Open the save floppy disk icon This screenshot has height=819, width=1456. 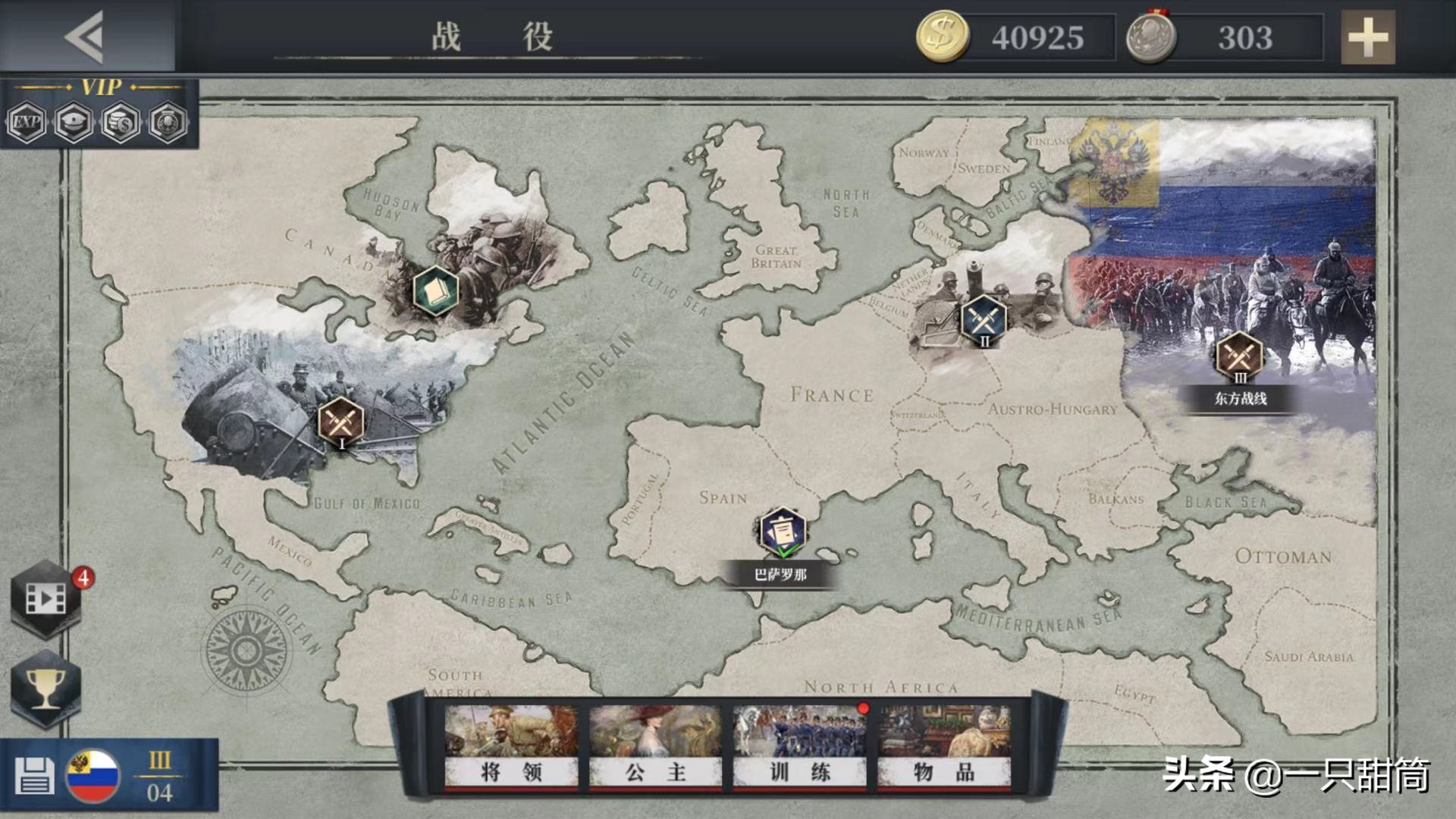coord(33,776)
